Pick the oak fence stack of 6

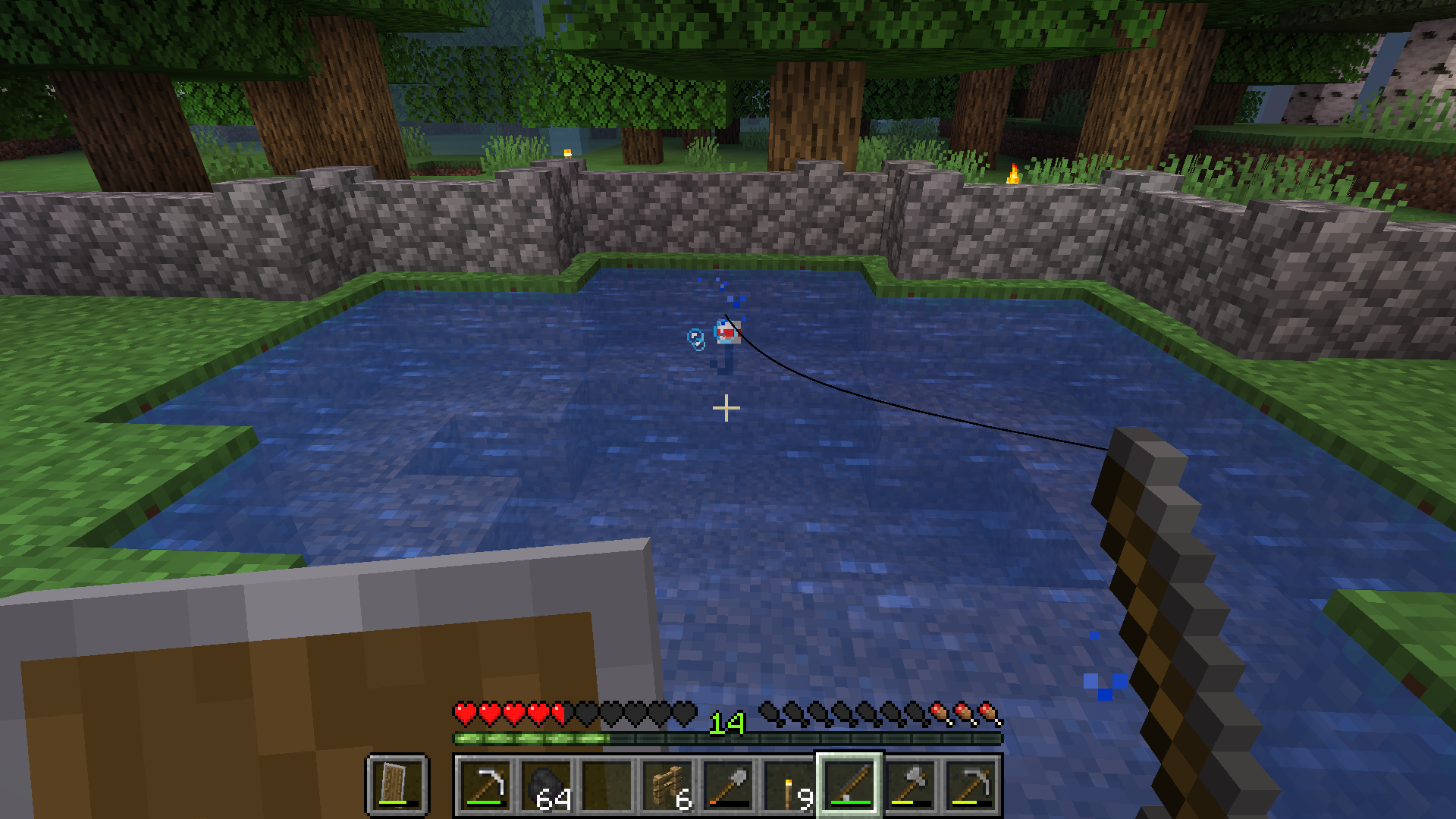coord(668,785)
